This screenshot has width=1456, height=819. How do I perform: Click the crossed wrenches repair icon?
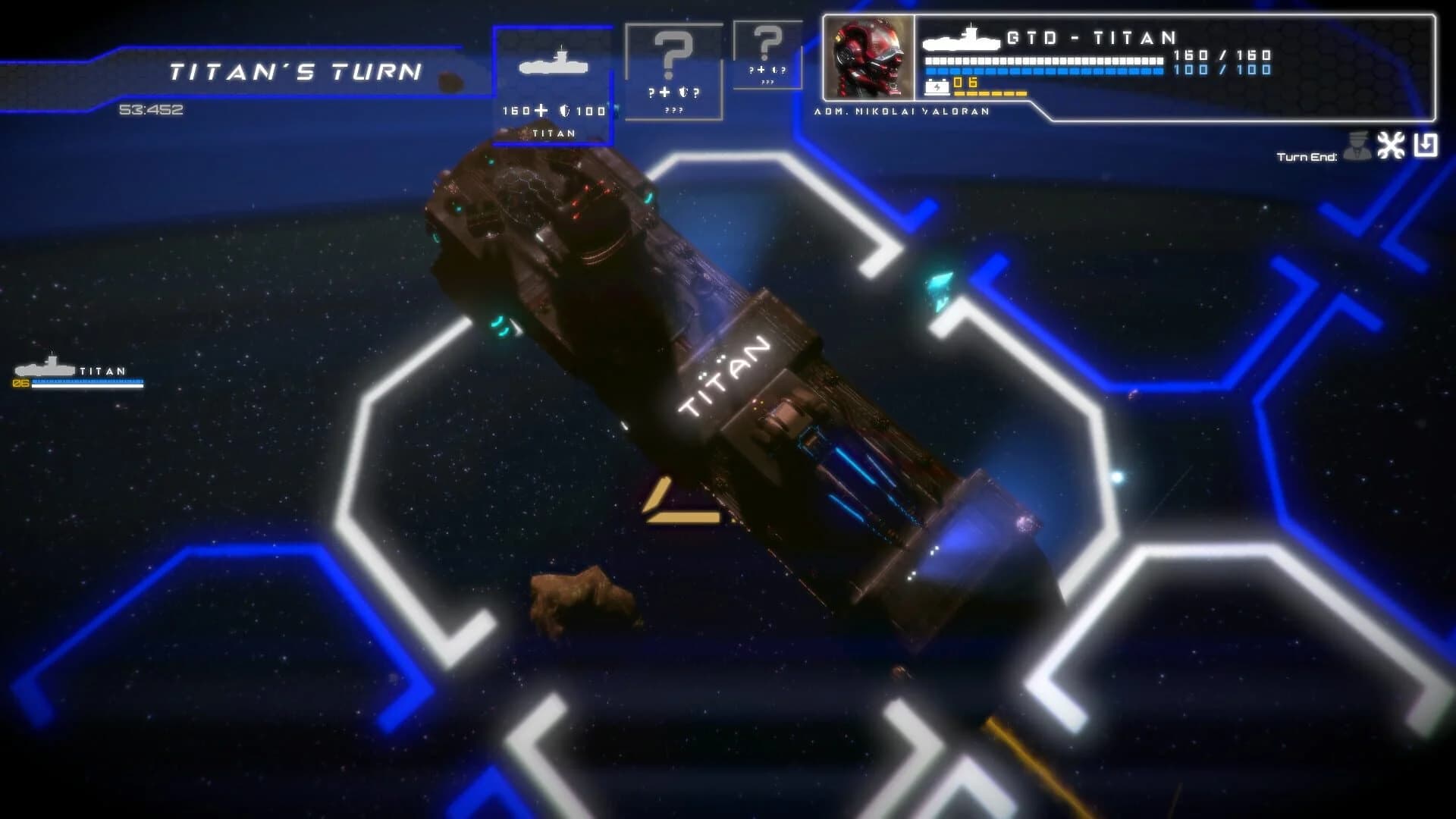point(1391,146)
